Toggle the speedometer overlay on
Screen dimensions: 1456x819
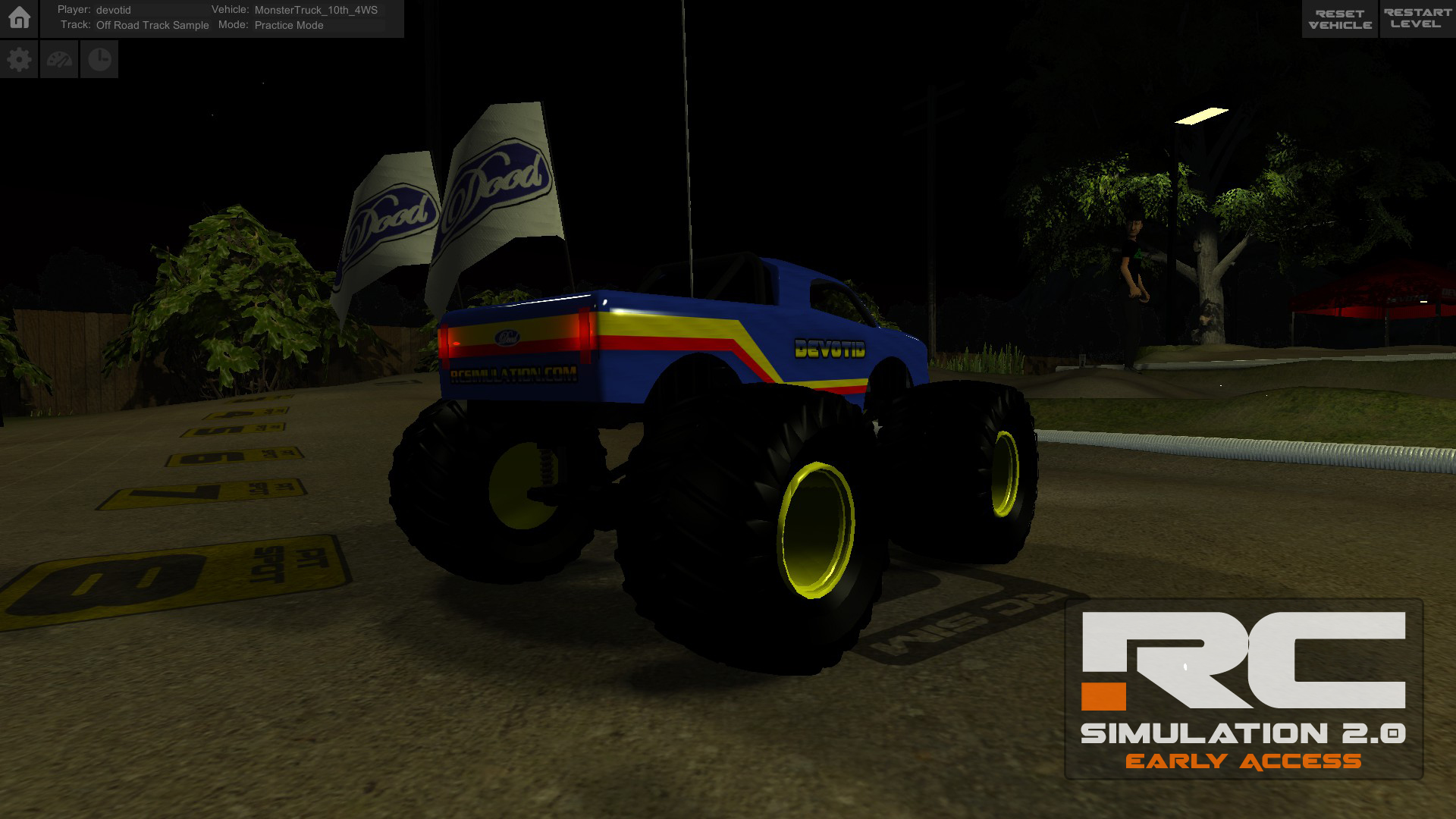pyautogui.click(x=59, y=58)
